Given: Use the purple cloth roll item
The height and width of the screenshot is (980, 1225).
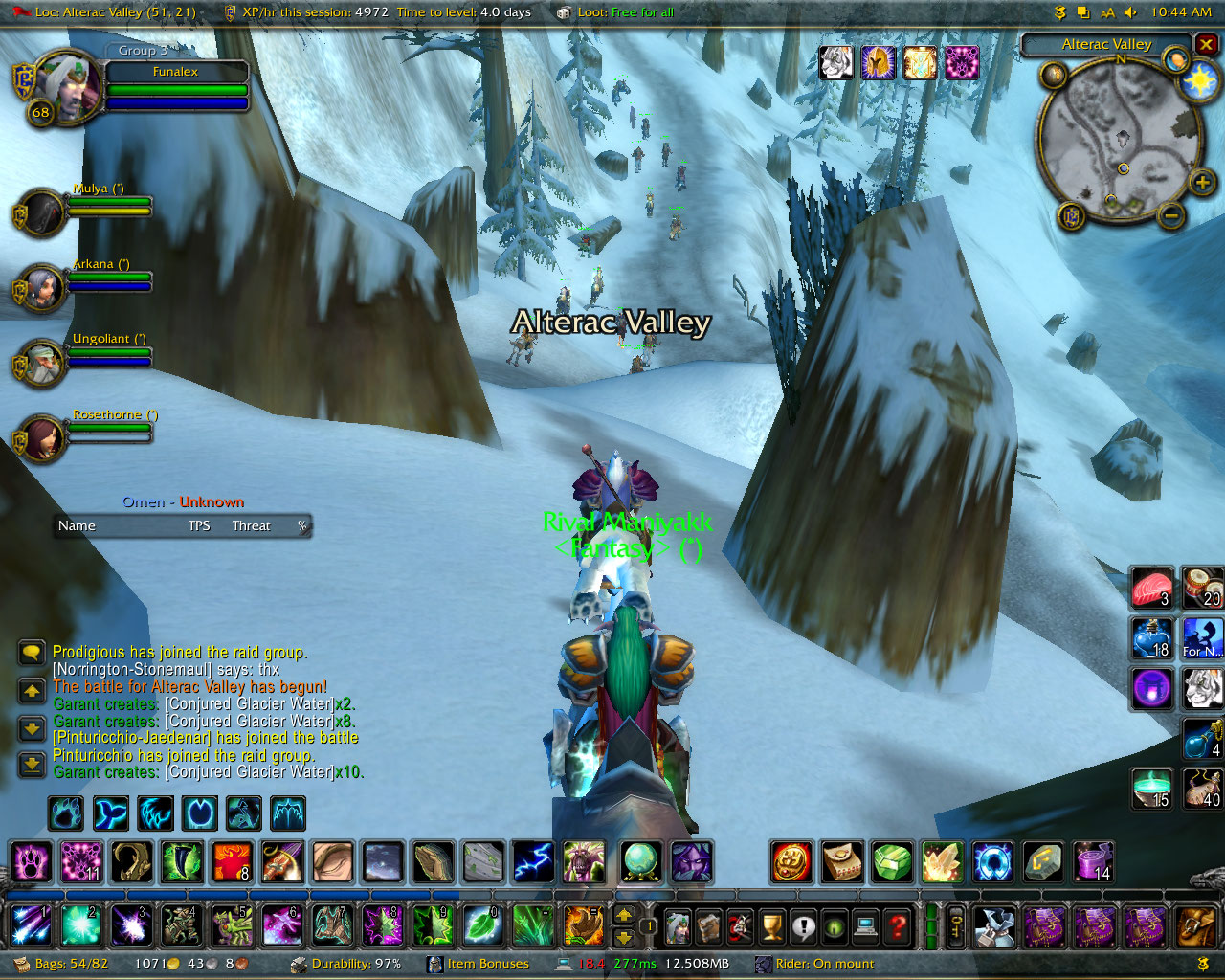Looking at the screenshot, I should point(1093,862).
